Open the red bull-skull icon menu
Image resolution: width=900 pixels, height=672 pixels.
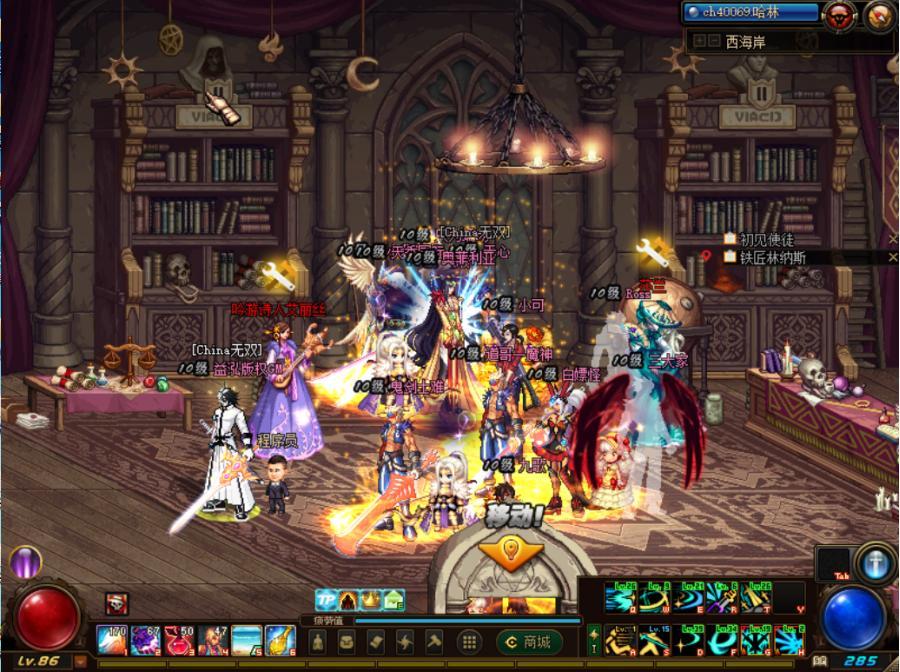pyautogui.click(x=838, y=14)
